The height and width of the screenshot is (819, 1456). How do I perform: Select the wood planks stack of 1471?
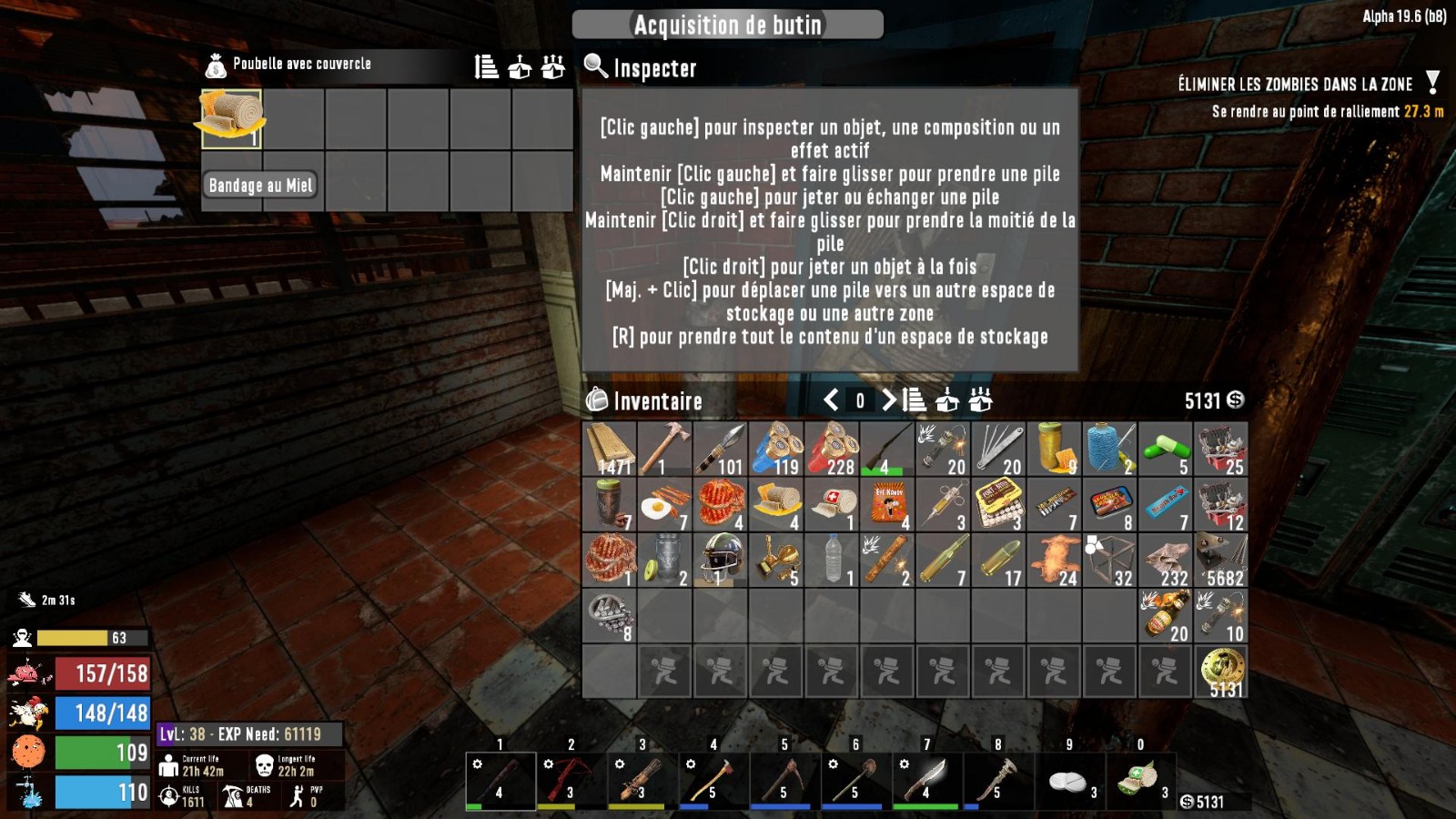(610, 450)
